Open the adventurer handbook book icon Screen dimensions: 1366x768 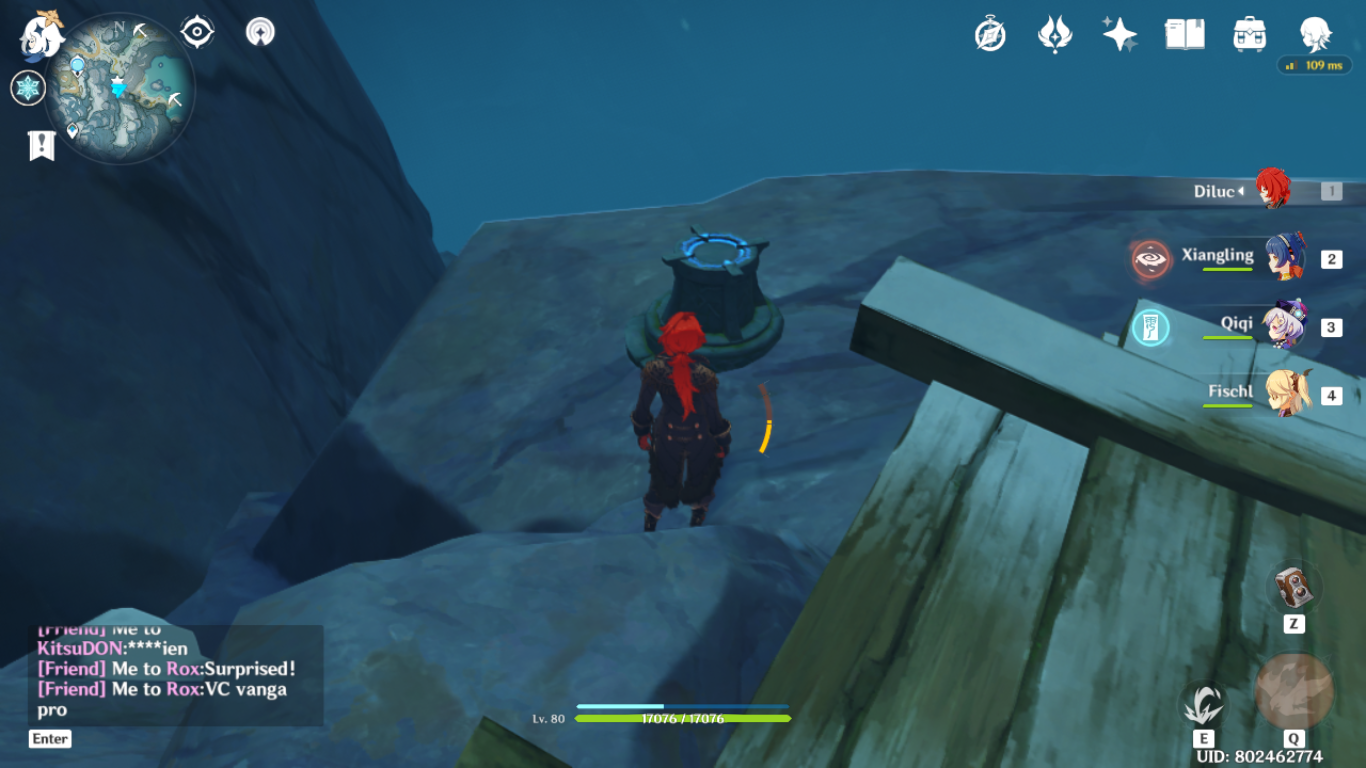click(1184, 35)
